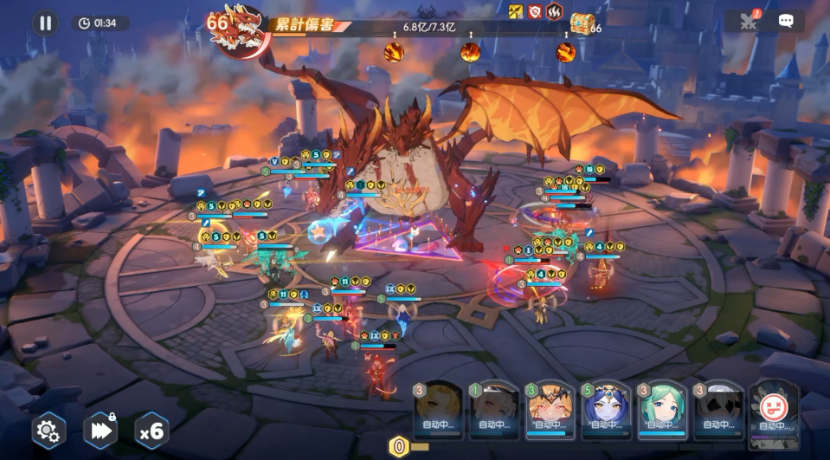Select the blue-haired crowned hero card
This screenshot has width=830, height=460.
click(x=606, y=410)
